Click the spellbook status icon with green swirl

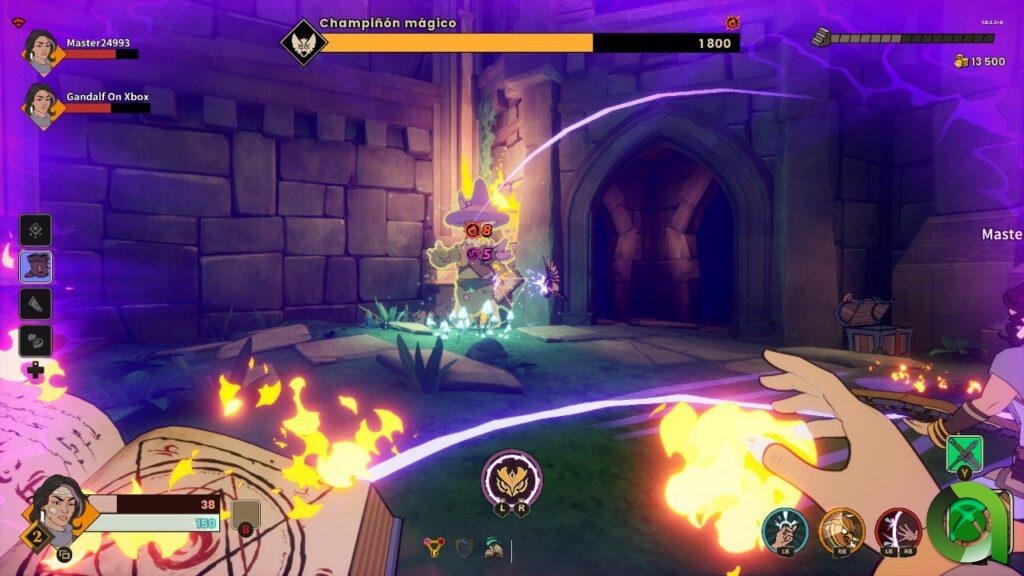pos(493,546)
